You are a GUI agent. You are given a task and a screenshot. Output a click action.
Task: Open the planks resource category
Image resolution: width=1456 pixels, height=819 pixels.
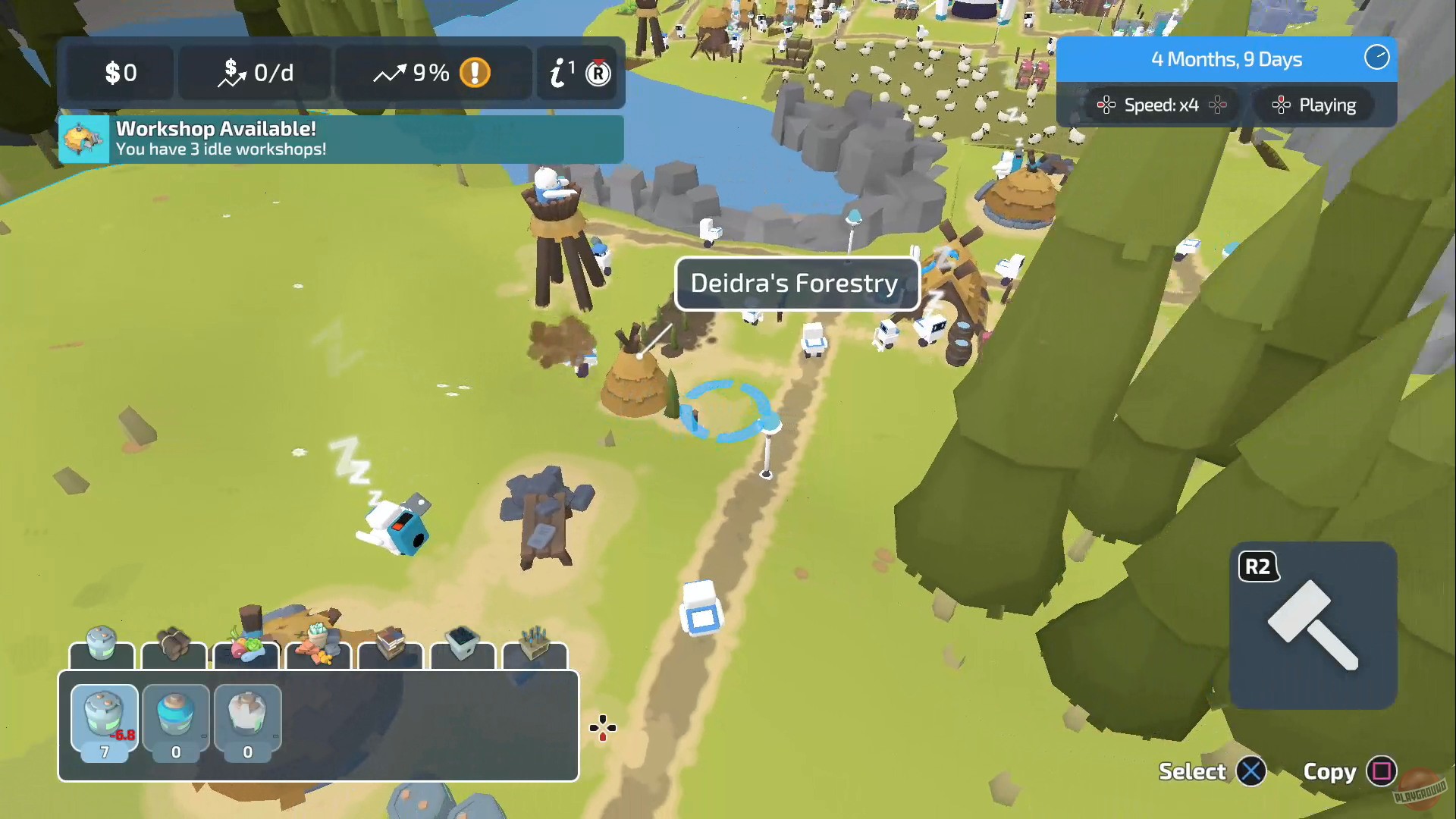(389, 651)
